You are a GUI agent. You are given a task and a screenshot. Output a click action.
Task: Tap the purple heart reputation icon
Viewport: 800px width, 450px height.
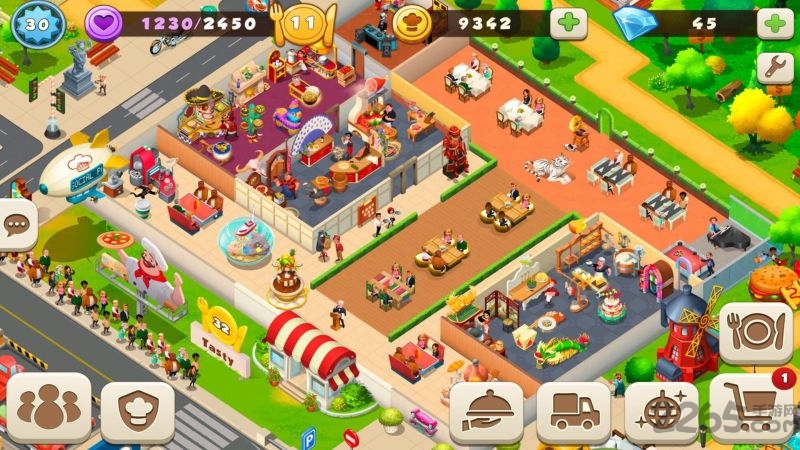tap(102, 24)
